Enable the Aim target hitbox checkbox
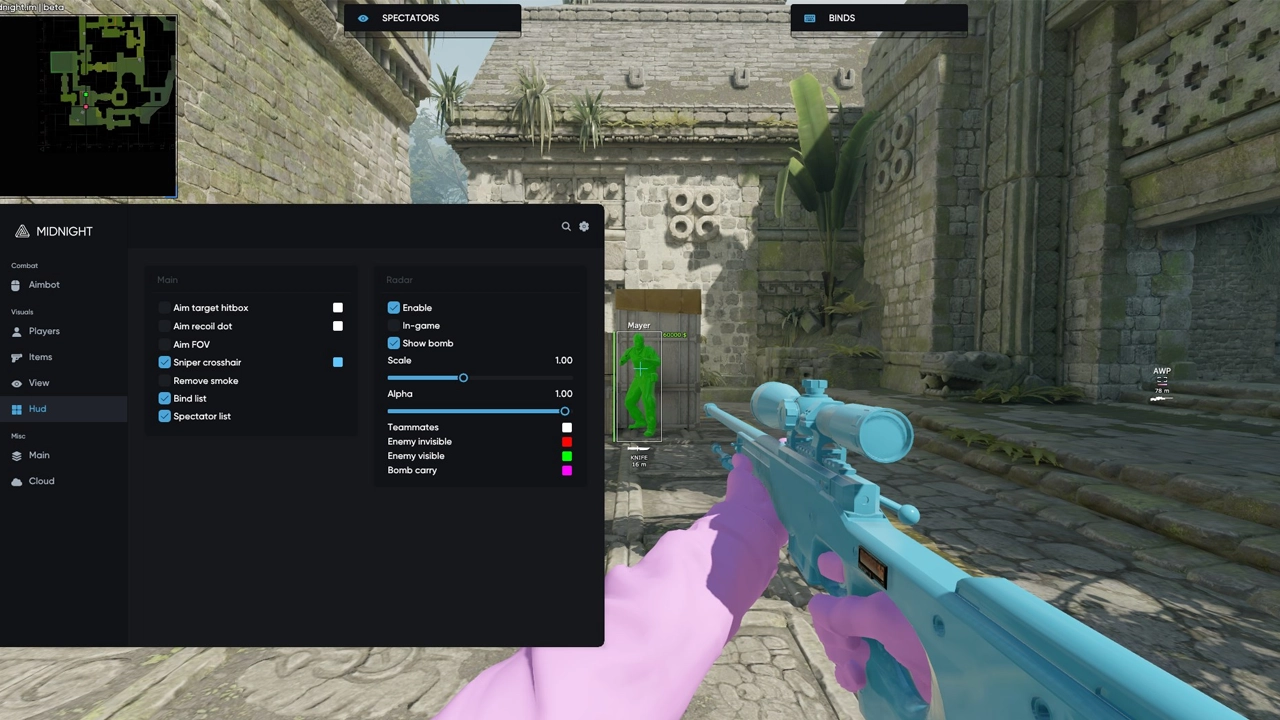The image size is (1280, 720). click(x=165, y=308)
